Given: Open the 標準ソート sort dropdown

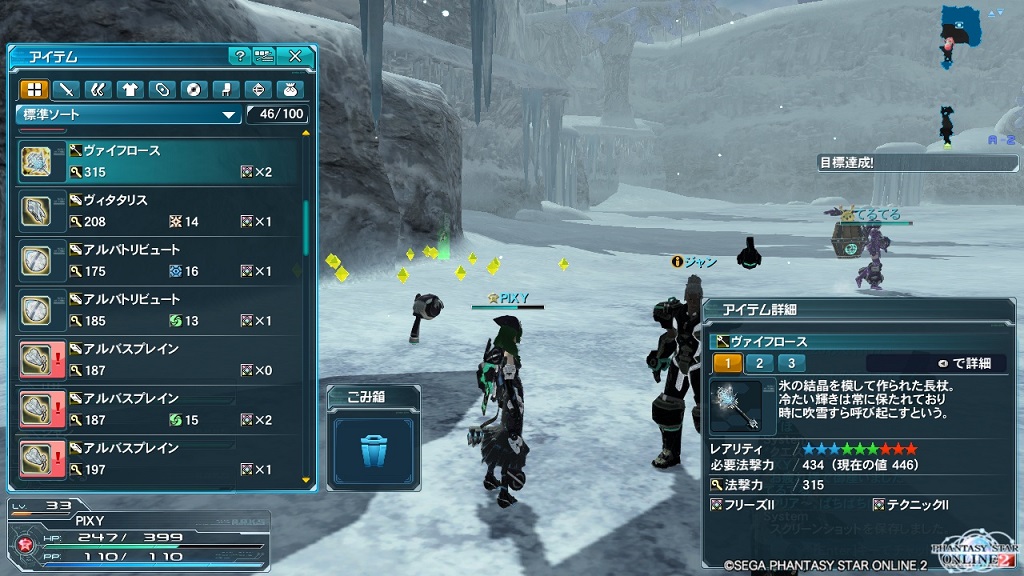Looking at the screenshot, I should [129, 114].
